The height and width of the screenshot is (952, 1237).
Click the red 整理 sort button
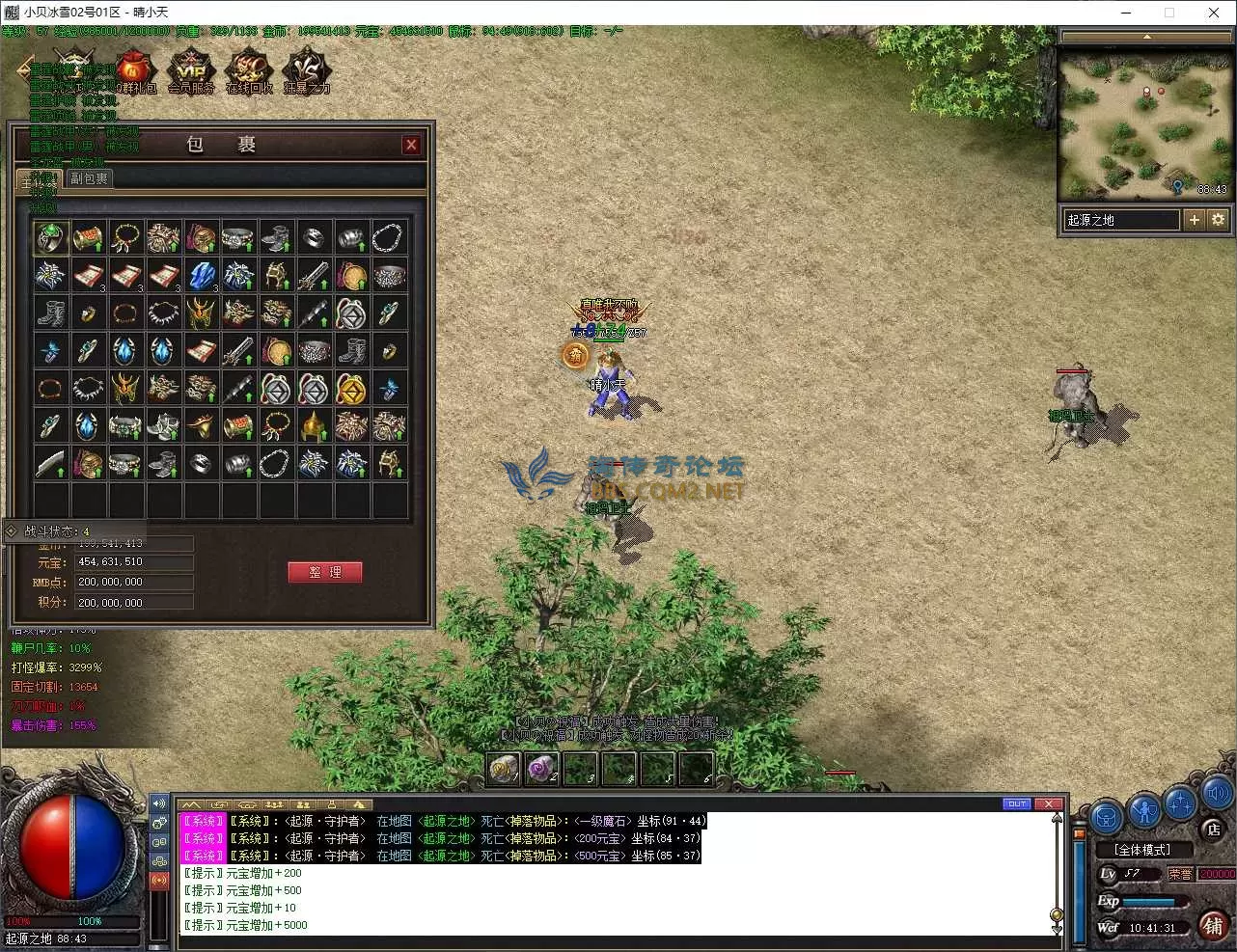click(x=324, y=572)
